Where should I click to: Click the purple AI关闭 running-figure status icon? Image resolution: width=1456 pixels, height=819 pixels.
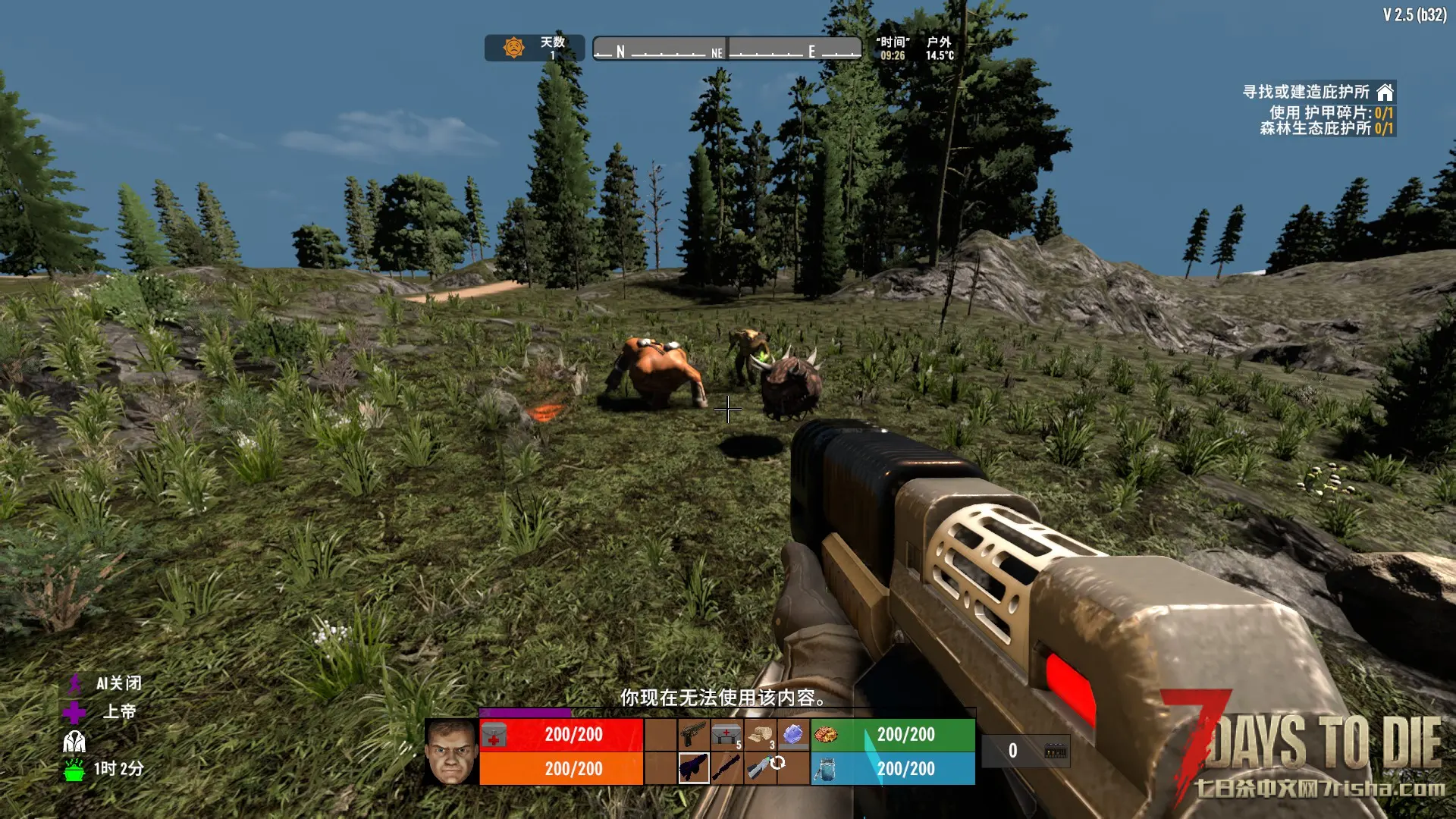pyautogui.click(x=74, y=684)
